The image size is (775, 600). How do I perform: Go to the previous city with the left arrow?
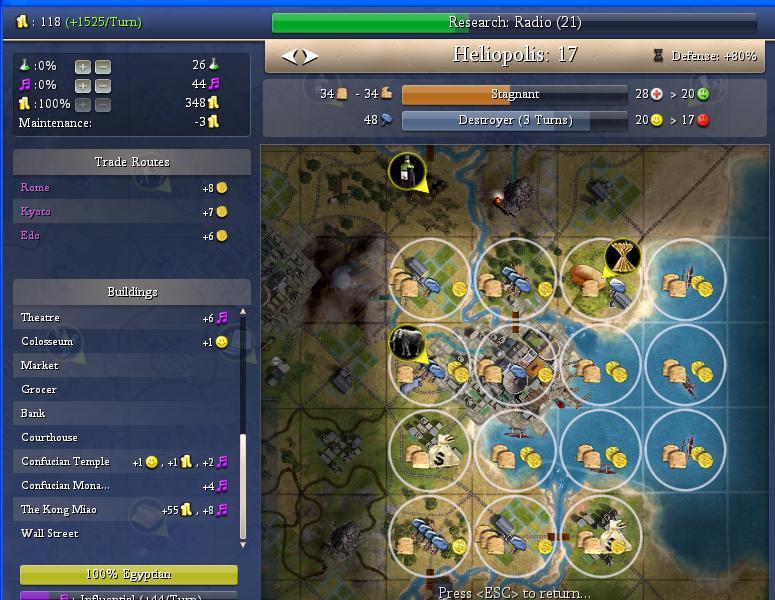(290, 57)
